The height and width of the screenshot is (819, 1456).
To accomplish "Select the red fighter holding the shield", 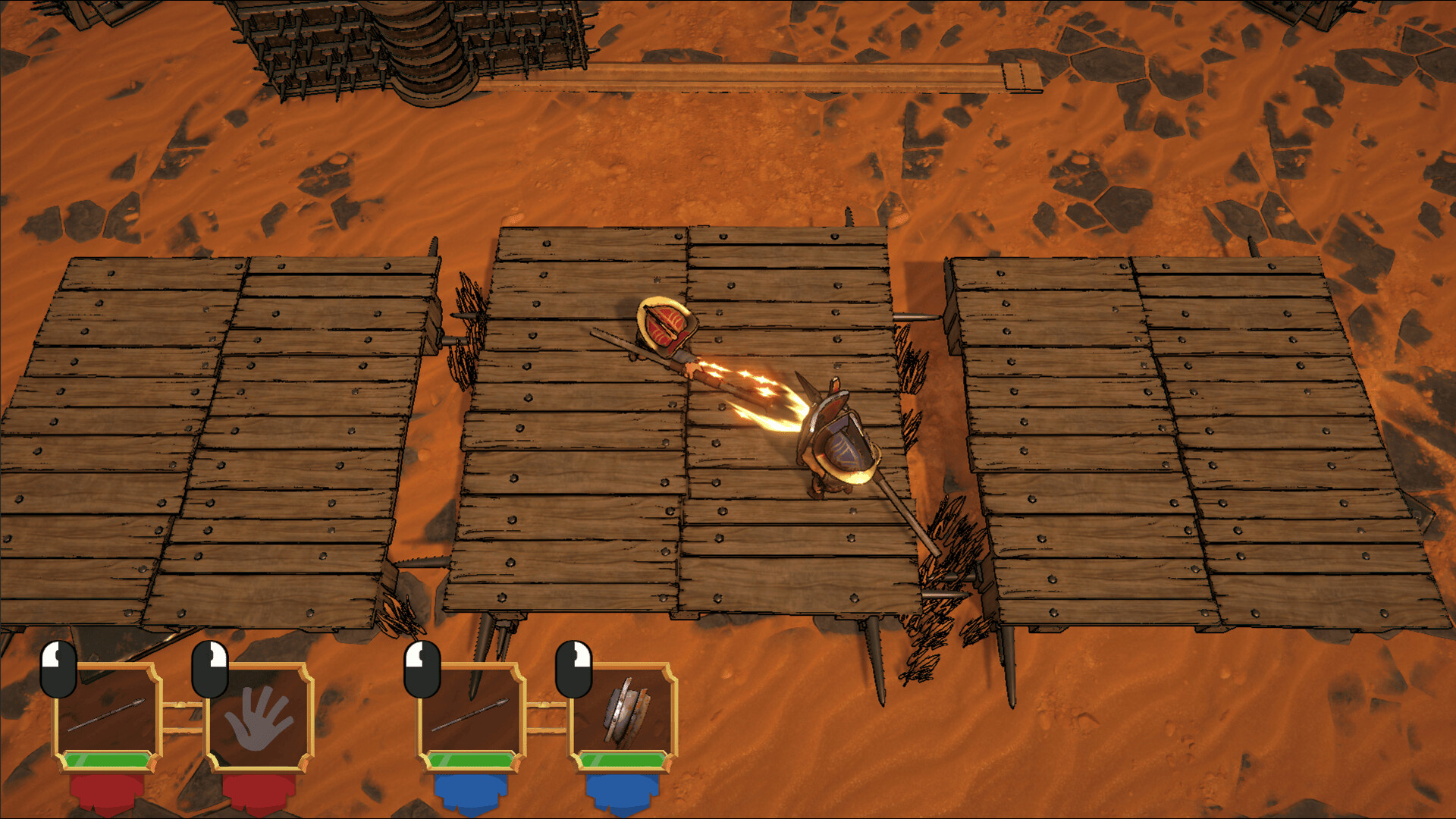I will [664, 326].
